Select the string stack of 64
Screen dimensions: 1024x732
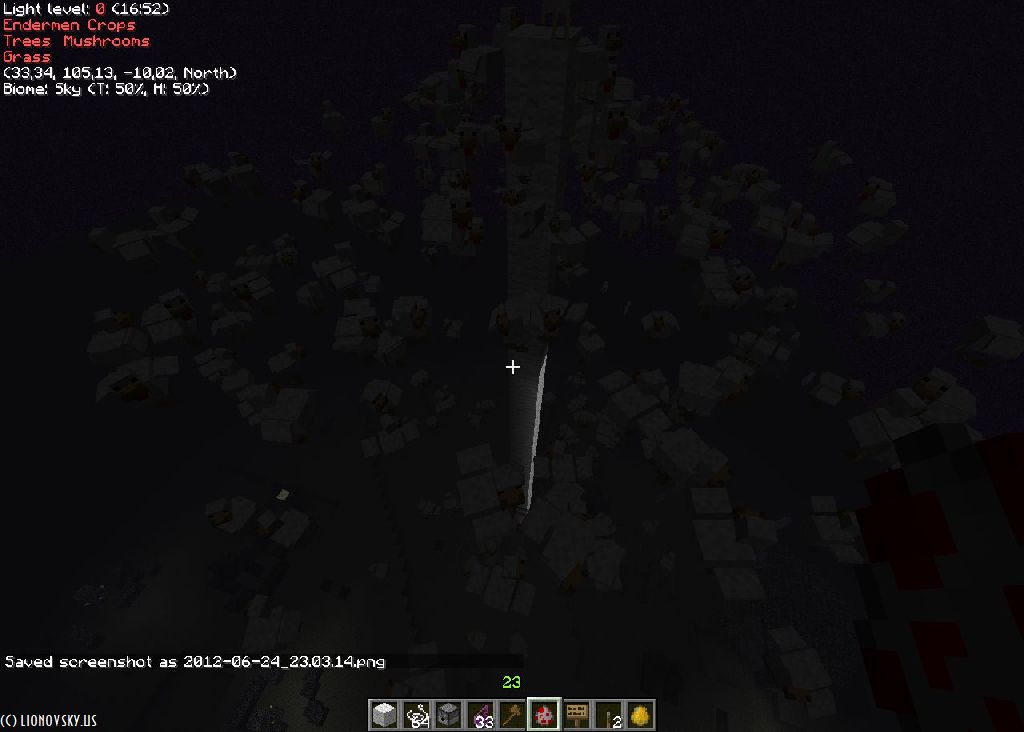coord(416,715)
